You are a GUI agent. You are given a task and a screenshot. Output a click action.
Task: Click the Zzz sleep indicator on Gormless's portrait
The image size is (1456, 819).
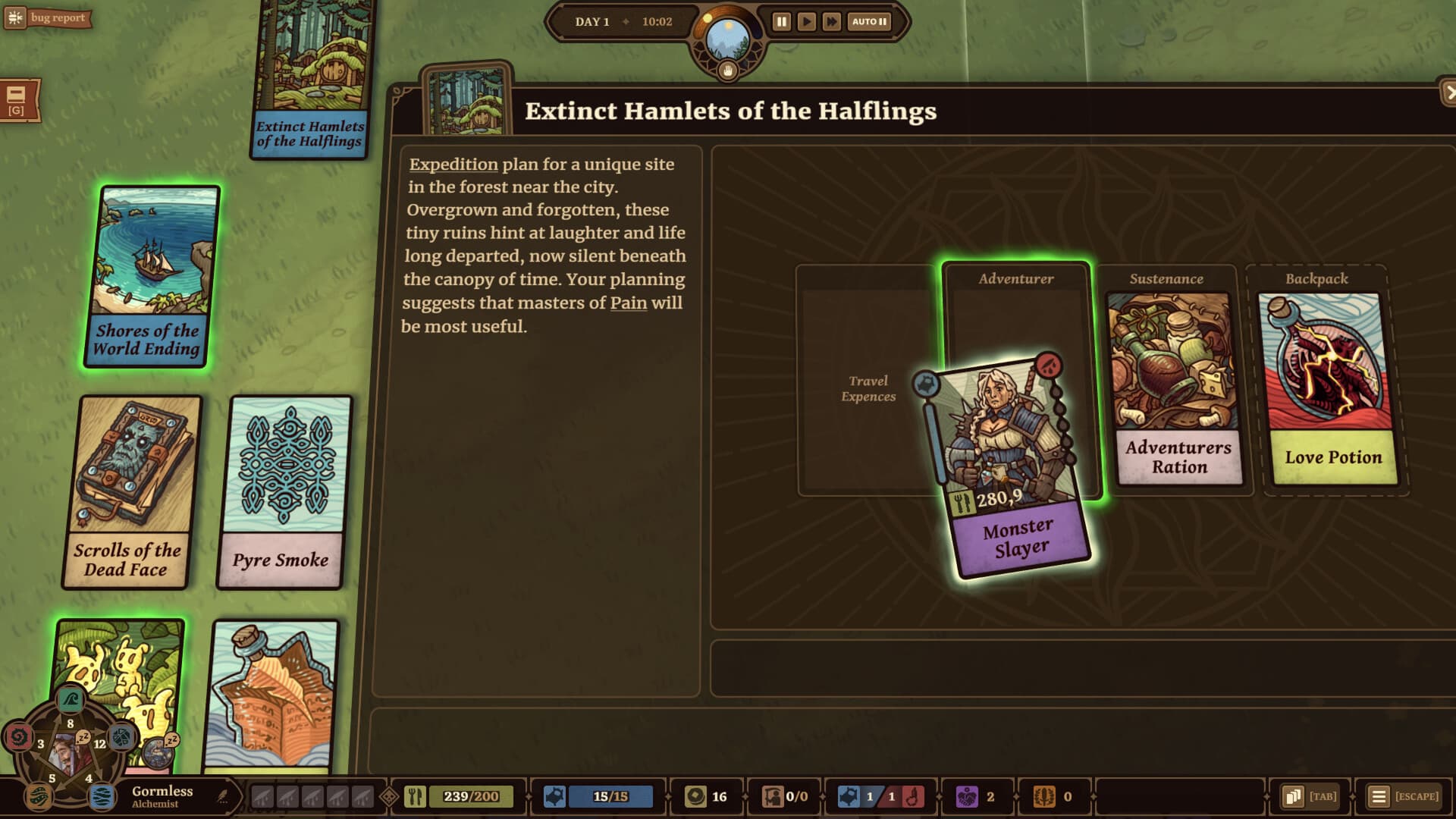click(82, 739)
